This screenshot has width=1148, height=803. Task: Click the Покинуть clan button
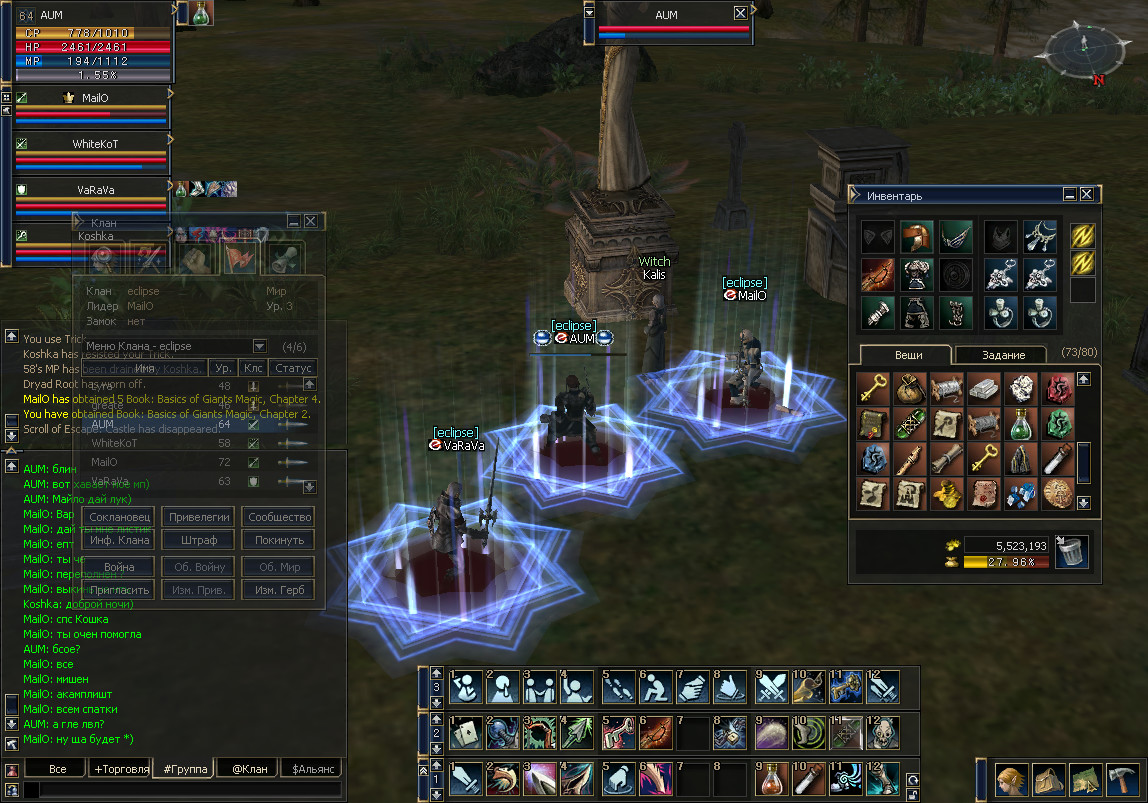click(279, 540)
